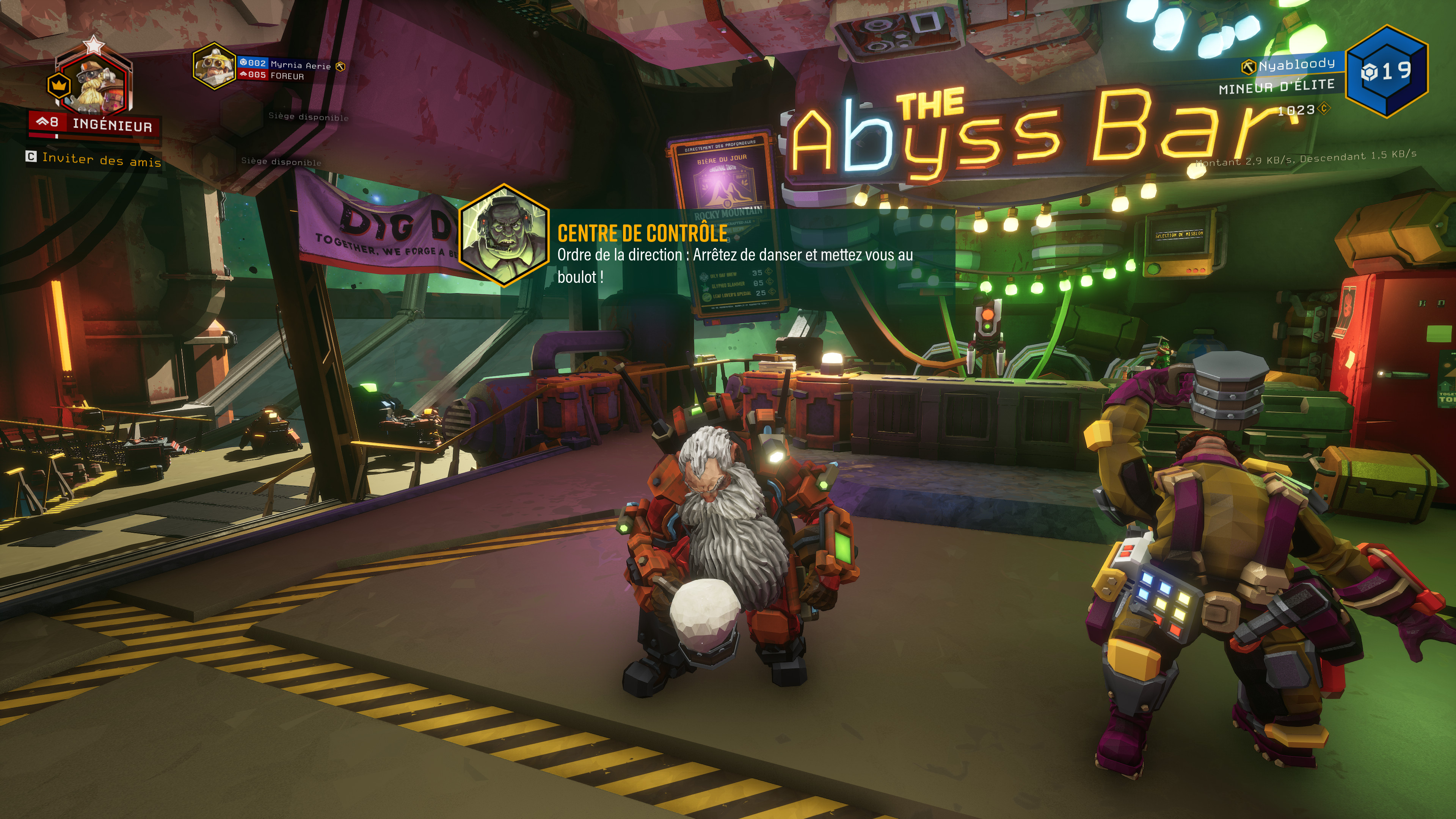The image size is (1456, 819).
Task: Open the blue player rank 19 badge
Action: (x=1387, y=71)
